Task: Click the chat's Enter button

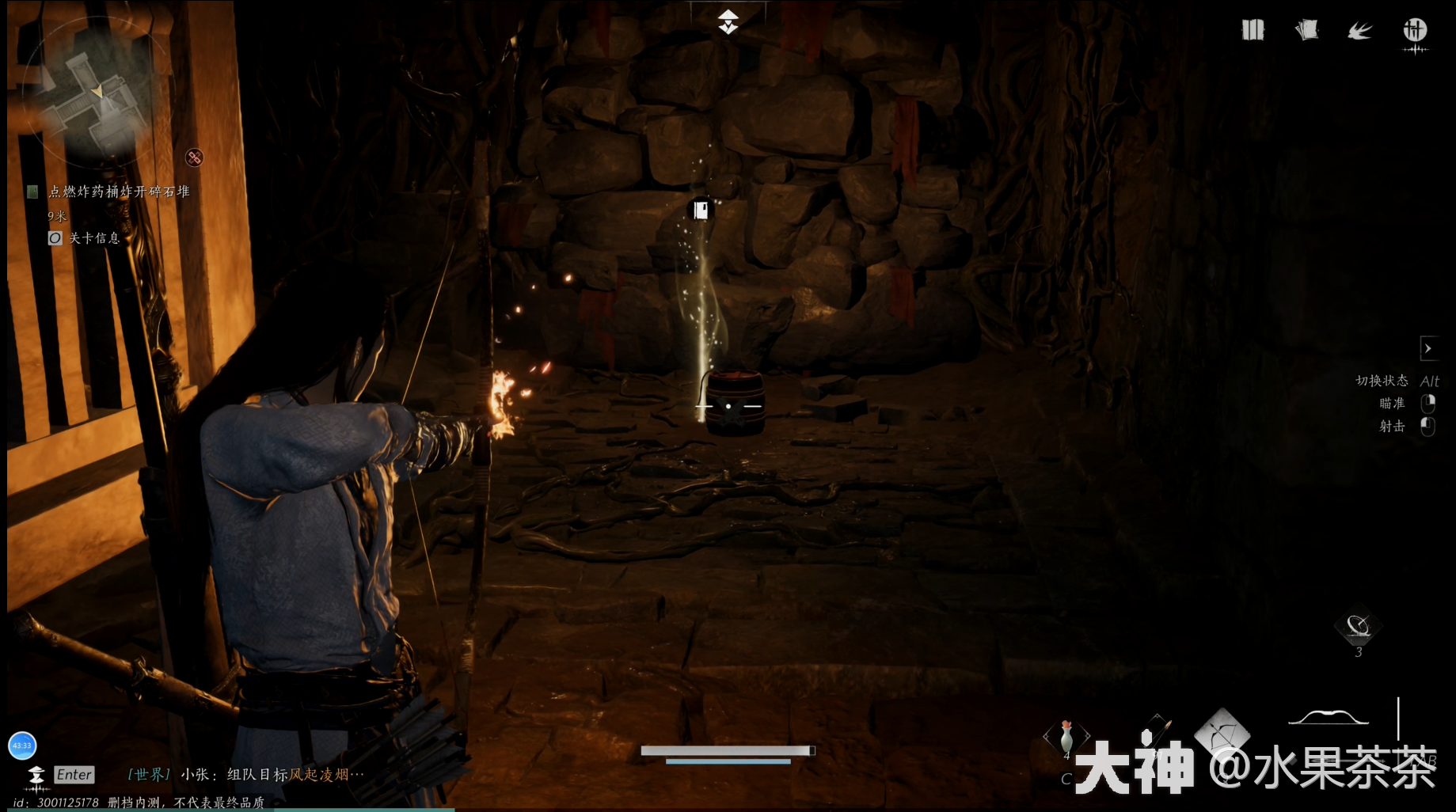Action: pos(74,775)
